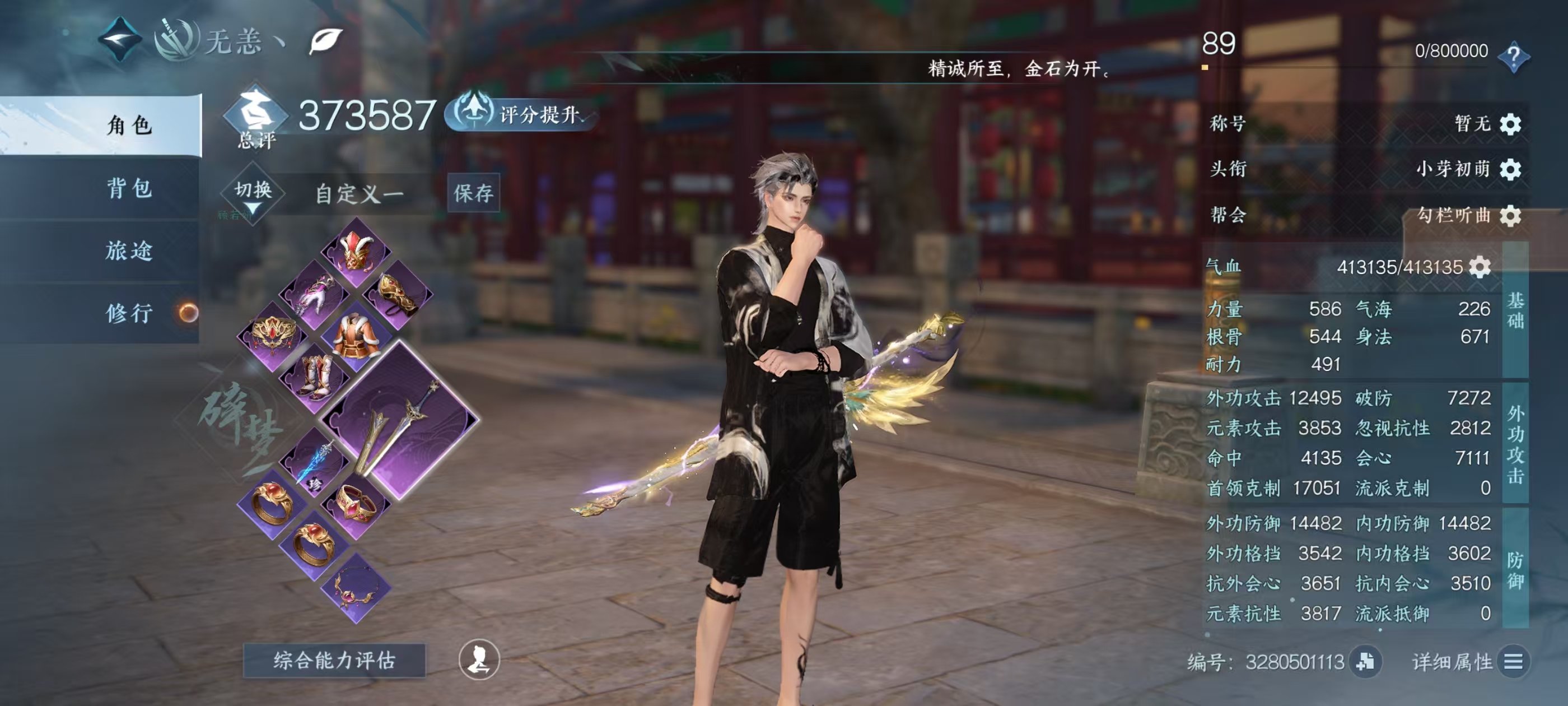Open the 头衔 rank settings gear
The height and width of the screenshot is (706, 1568).
(1510, 169)
